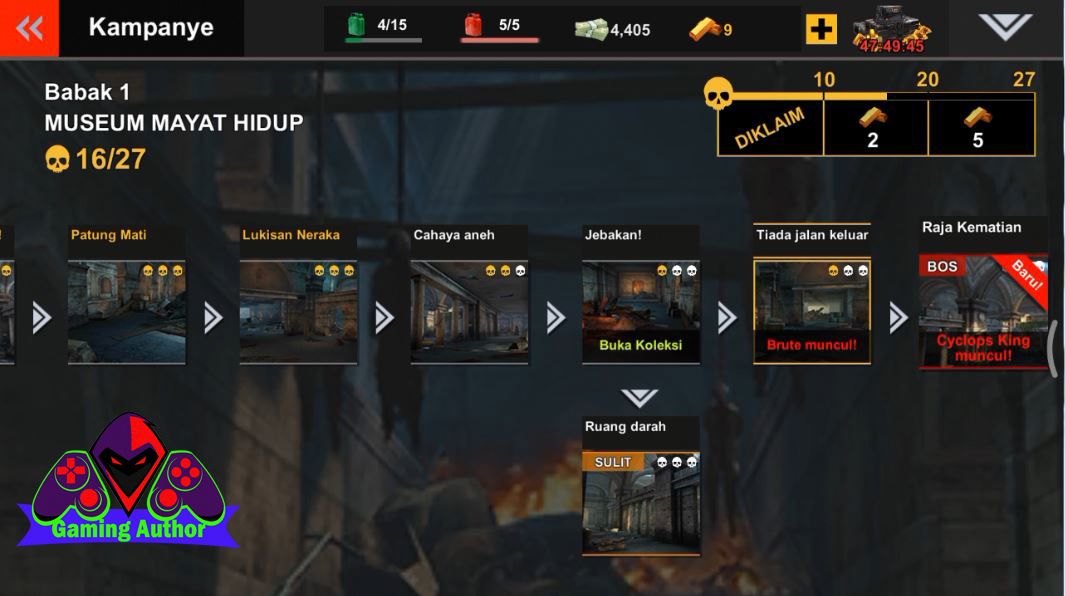This screenshot has height=596, width=1065.
Task: Claim the 2 gold bar reward
Action: [x=875, y=128]
